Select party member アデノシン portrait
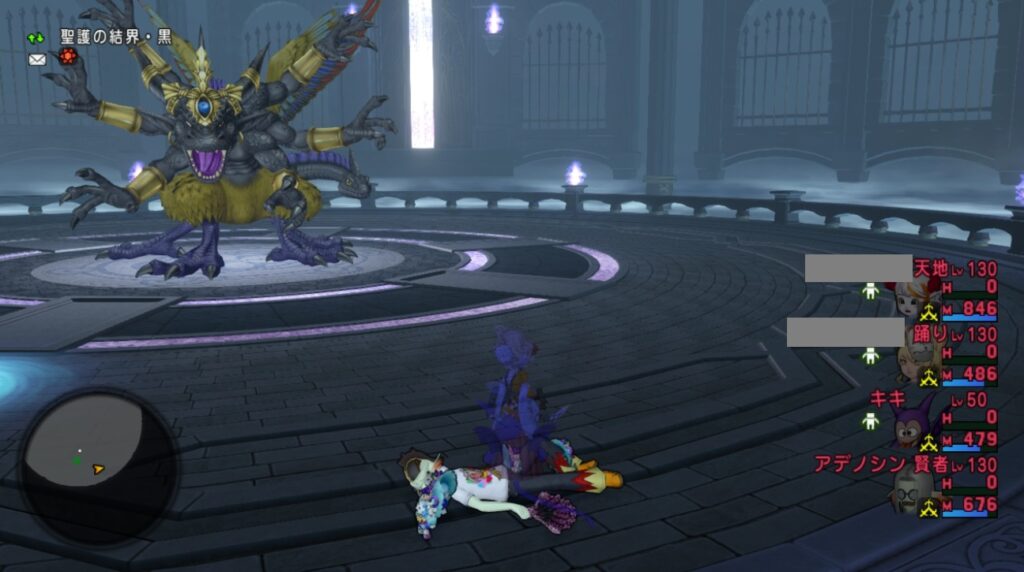 click(x=914, y=490)
